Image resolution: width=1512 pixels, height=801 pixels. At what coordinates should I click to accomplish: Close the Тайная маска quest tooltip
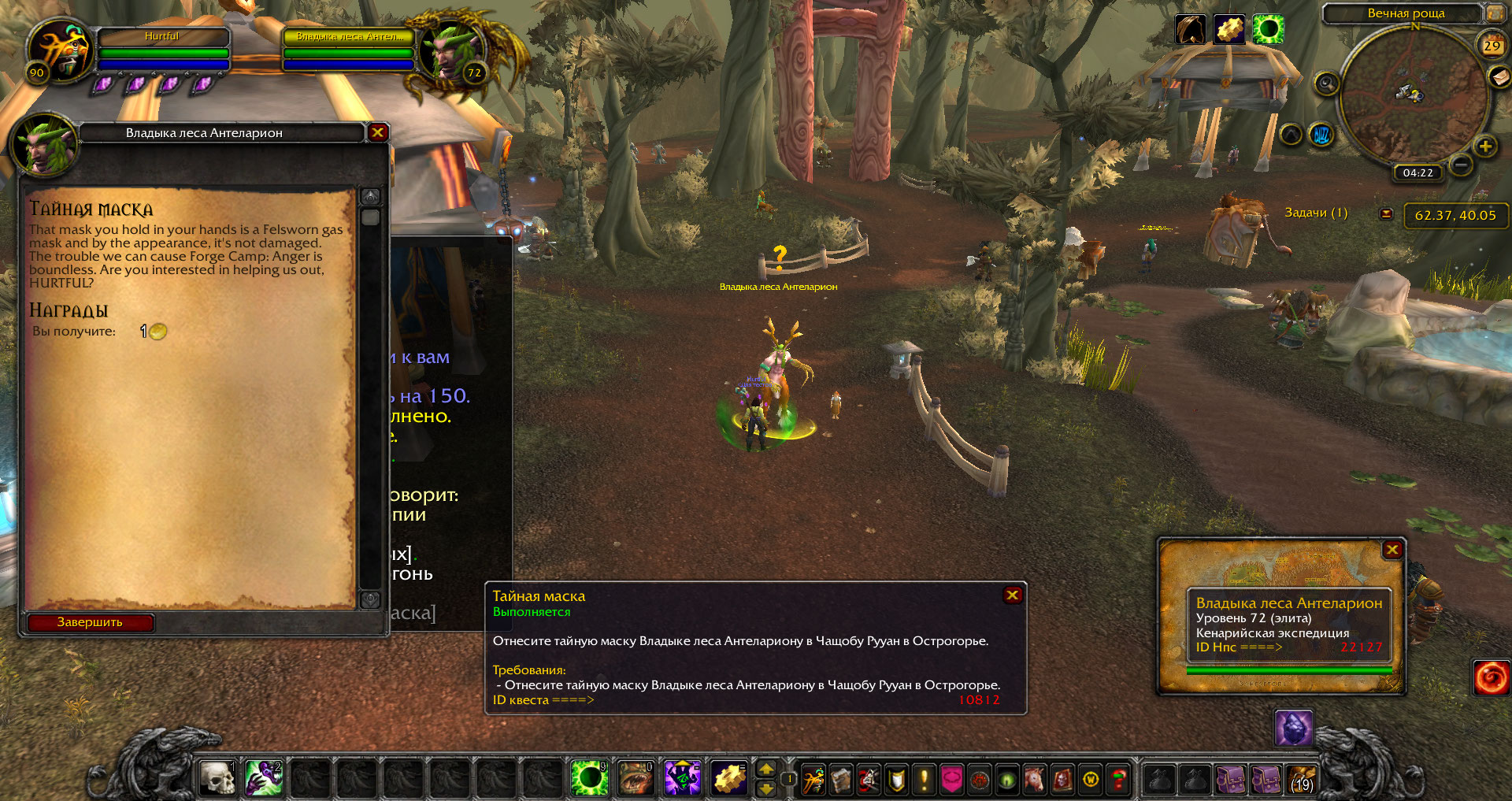[x=1013, y=595]
